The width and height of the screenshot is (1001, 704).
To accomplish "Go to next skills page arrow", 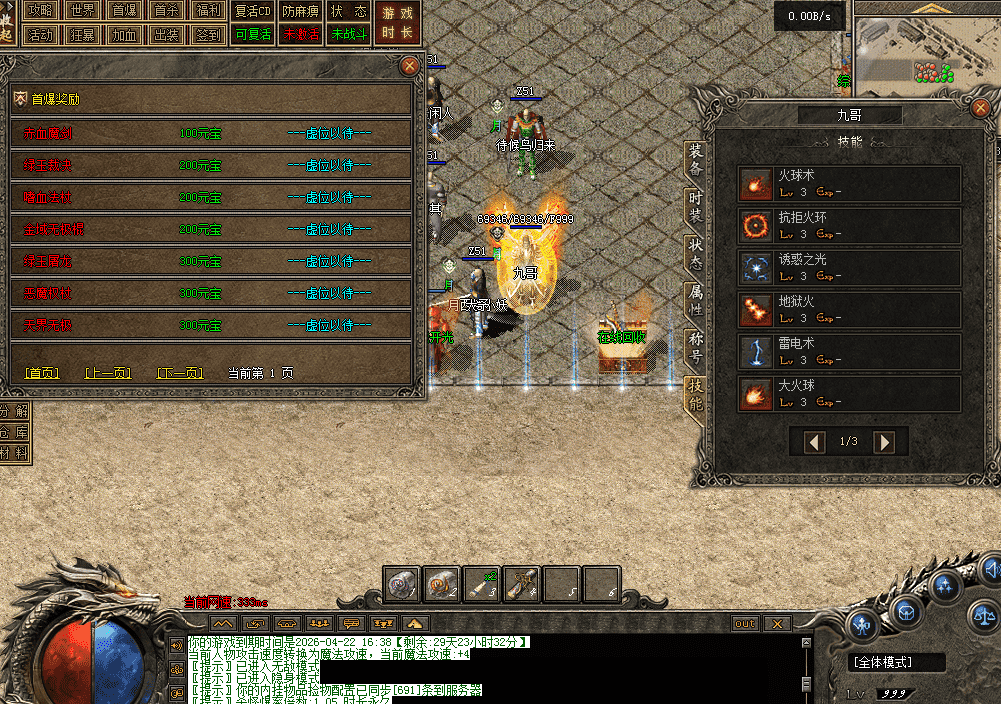I will click(883, 442).
